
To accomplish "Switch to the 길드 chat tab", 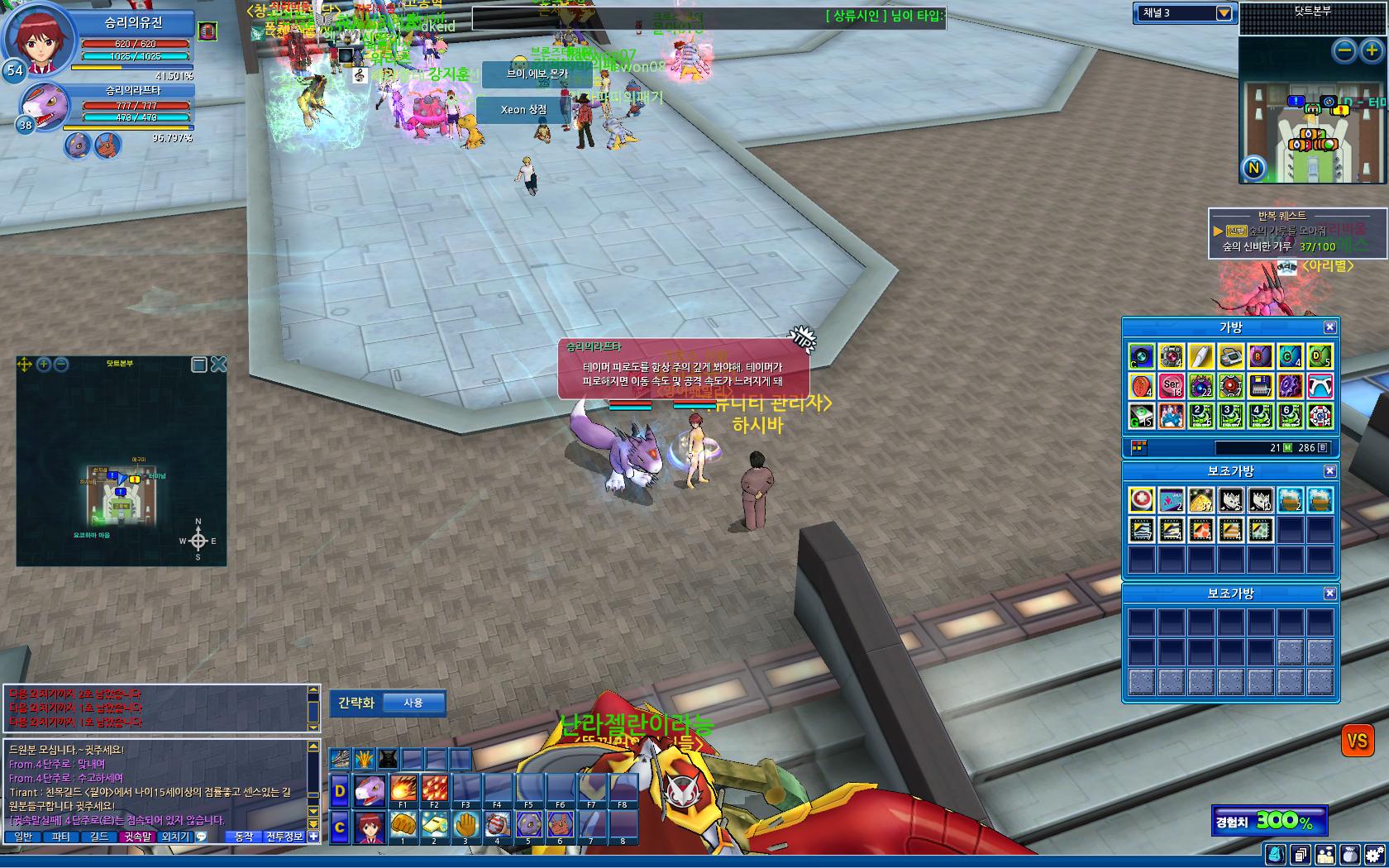I will (99, 837).
